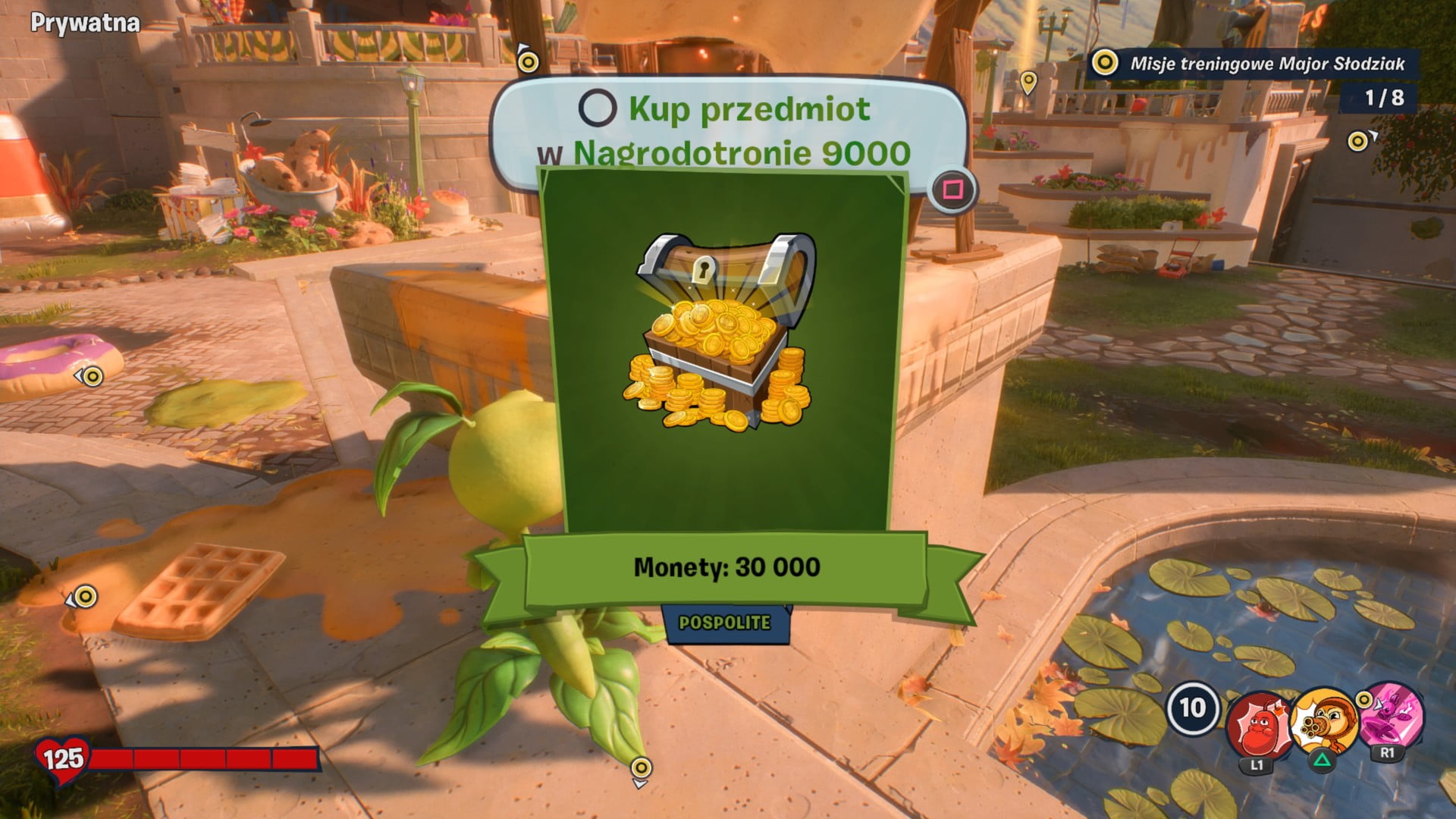Activate the Pea Gatling ability

pyautogui.click(x=1323, y=720)
